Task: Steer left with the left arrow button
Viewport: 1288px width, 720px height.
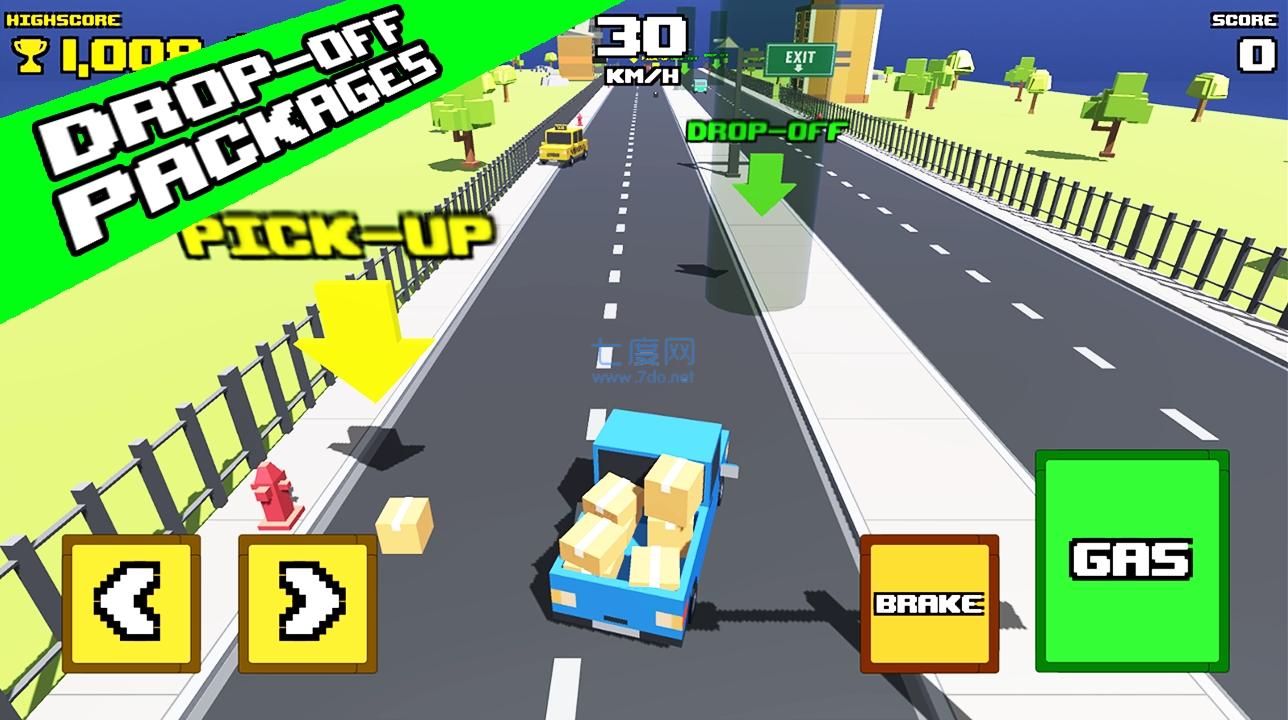Action: coord(131,603)
